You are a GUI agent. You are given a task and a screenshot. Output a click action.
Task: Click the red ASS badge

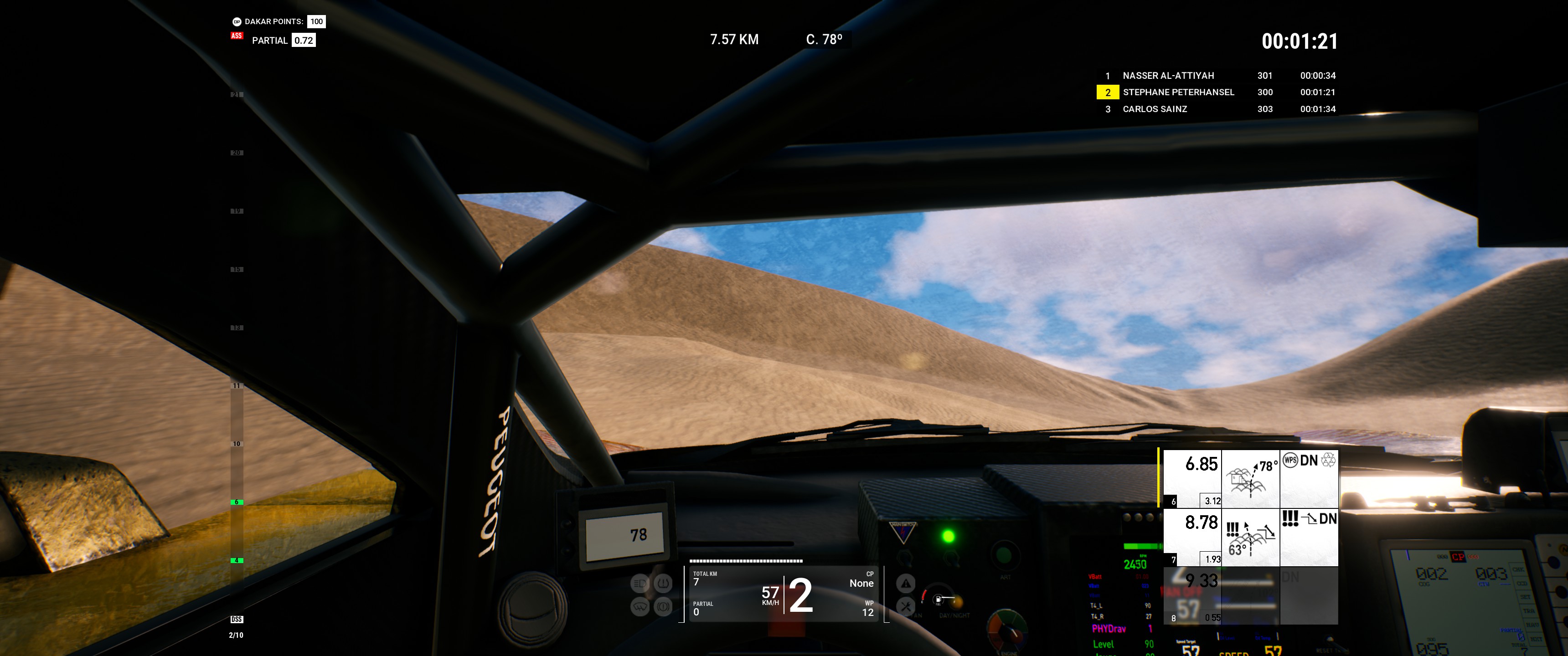pos(237,36)
